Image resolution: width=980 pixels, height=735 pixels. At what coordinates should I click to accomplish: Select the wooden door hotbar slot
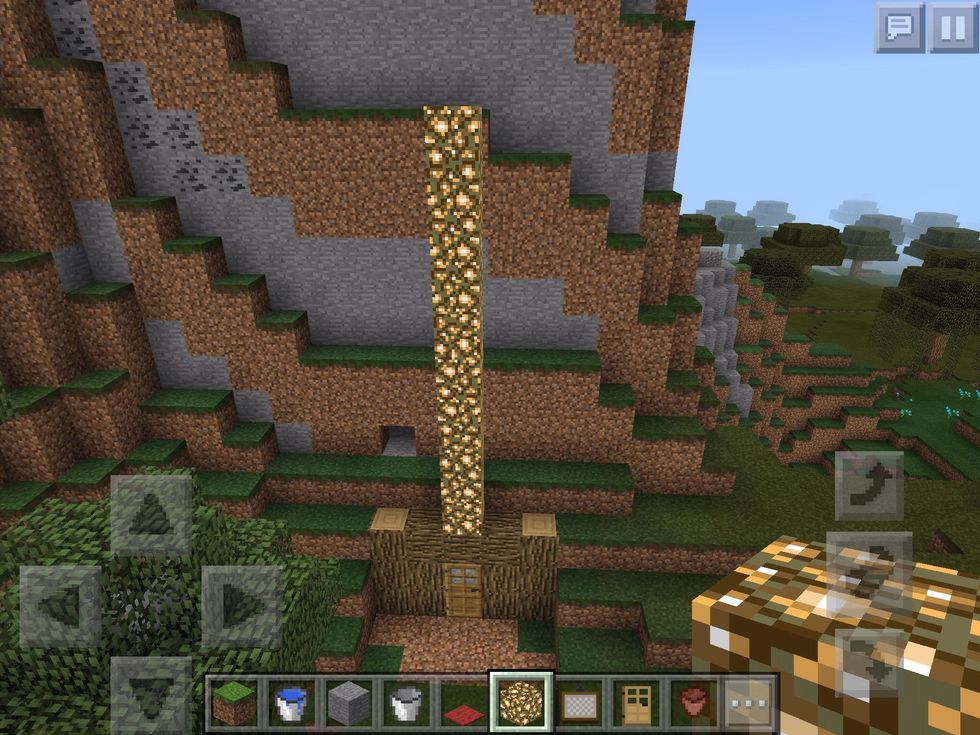coord(635,703)
